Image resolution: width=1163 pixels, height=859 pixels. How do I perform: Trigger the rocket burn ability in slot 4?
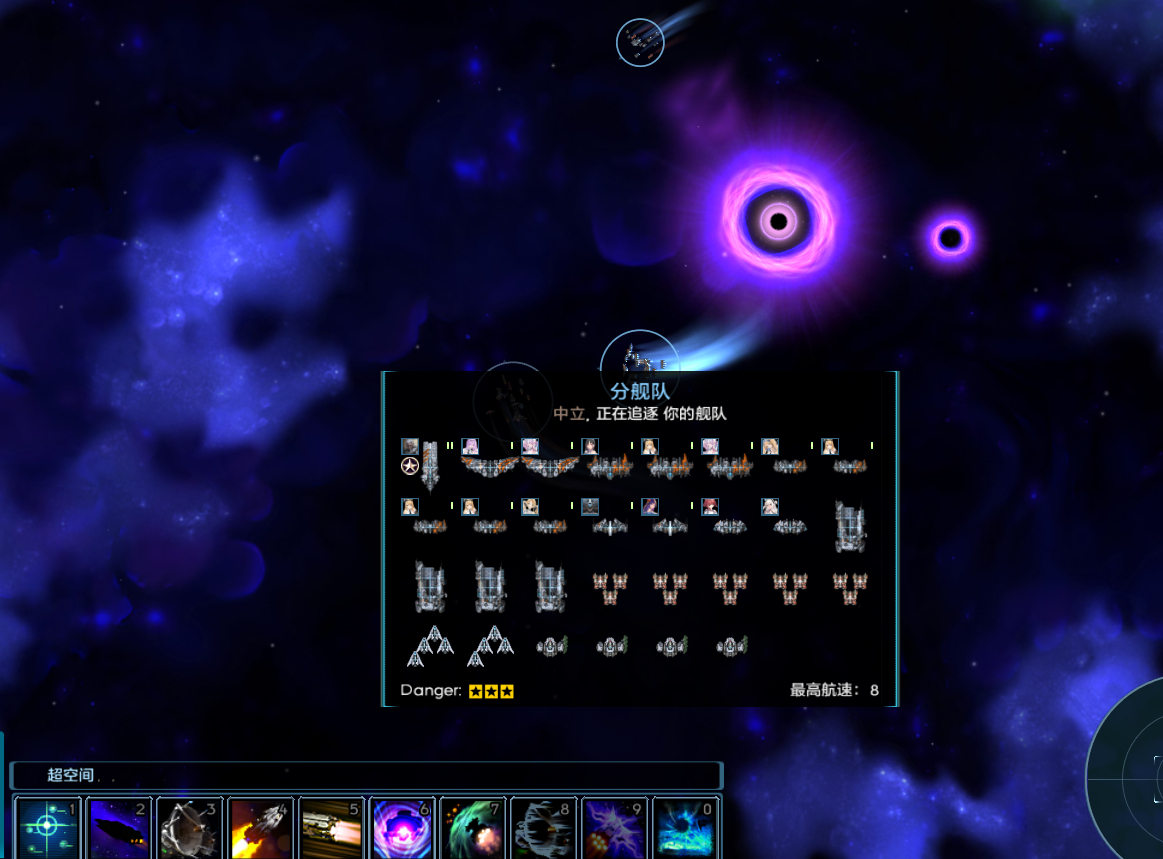260,828
